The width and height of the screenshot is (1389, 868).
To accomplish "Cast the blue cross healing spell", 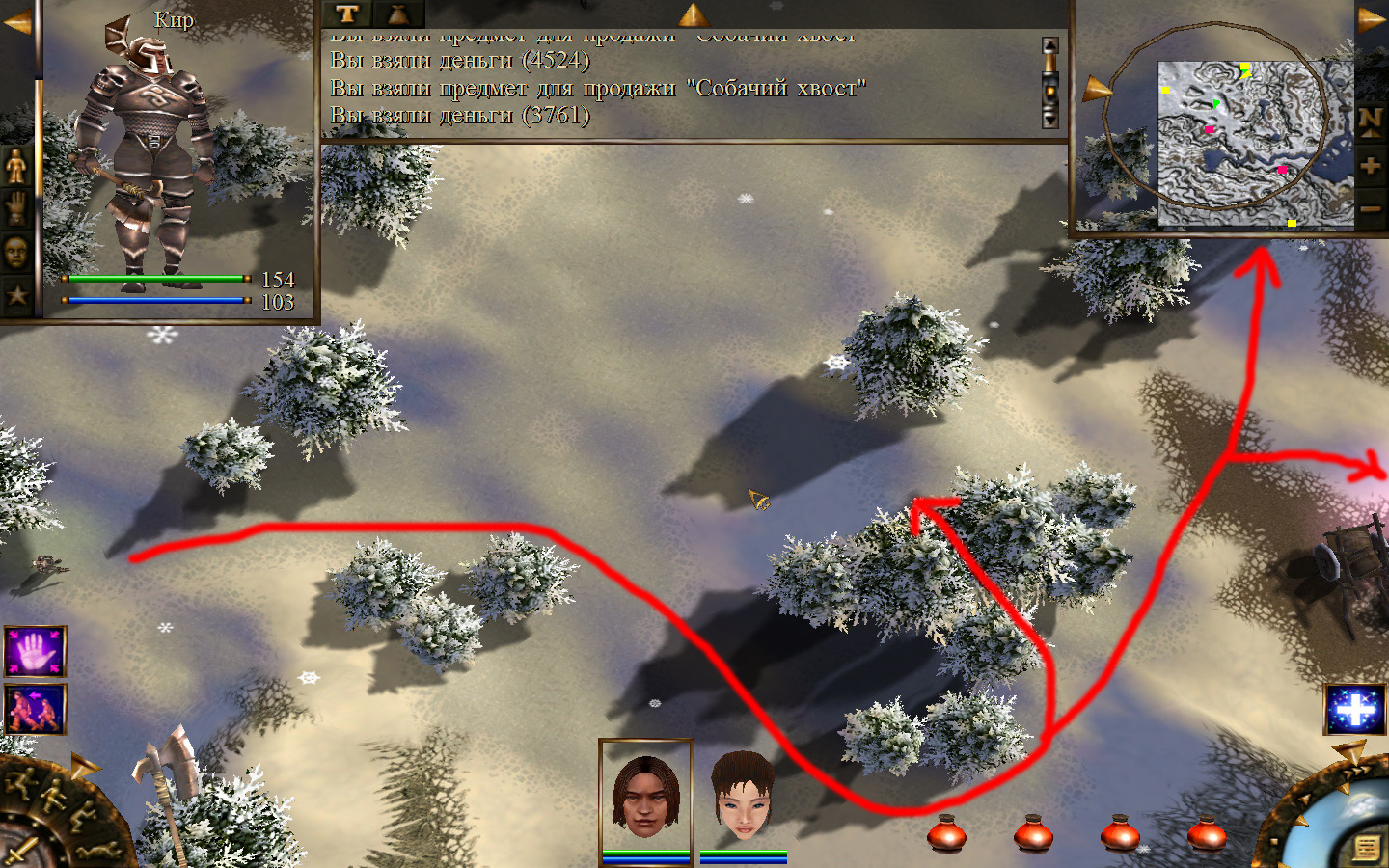I will [x=1355, y=711].
